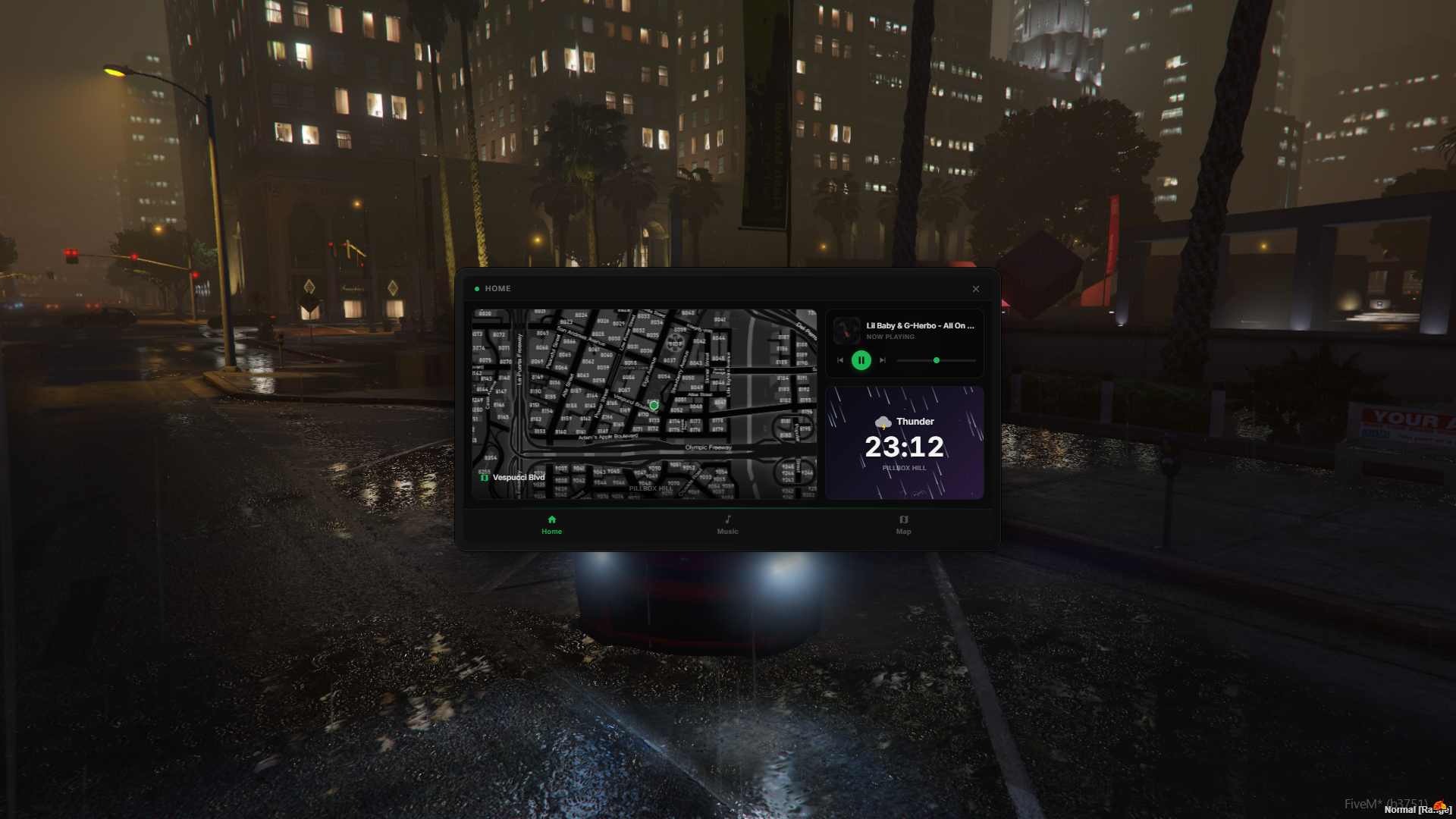Go back to the previous track

(x=840, y=360)
